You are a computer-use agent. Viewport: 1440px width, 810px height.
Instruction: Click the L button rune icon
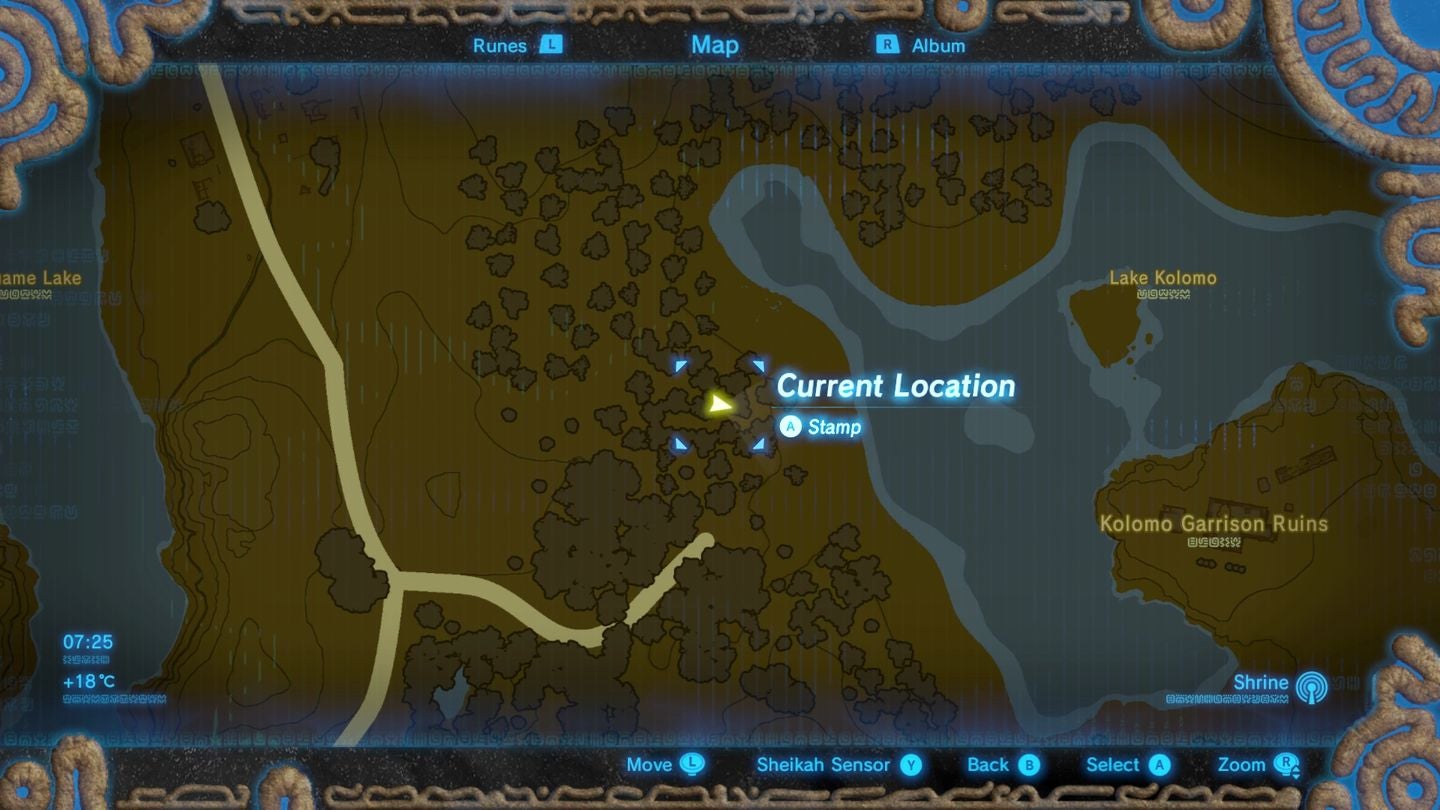pos(549,45)
